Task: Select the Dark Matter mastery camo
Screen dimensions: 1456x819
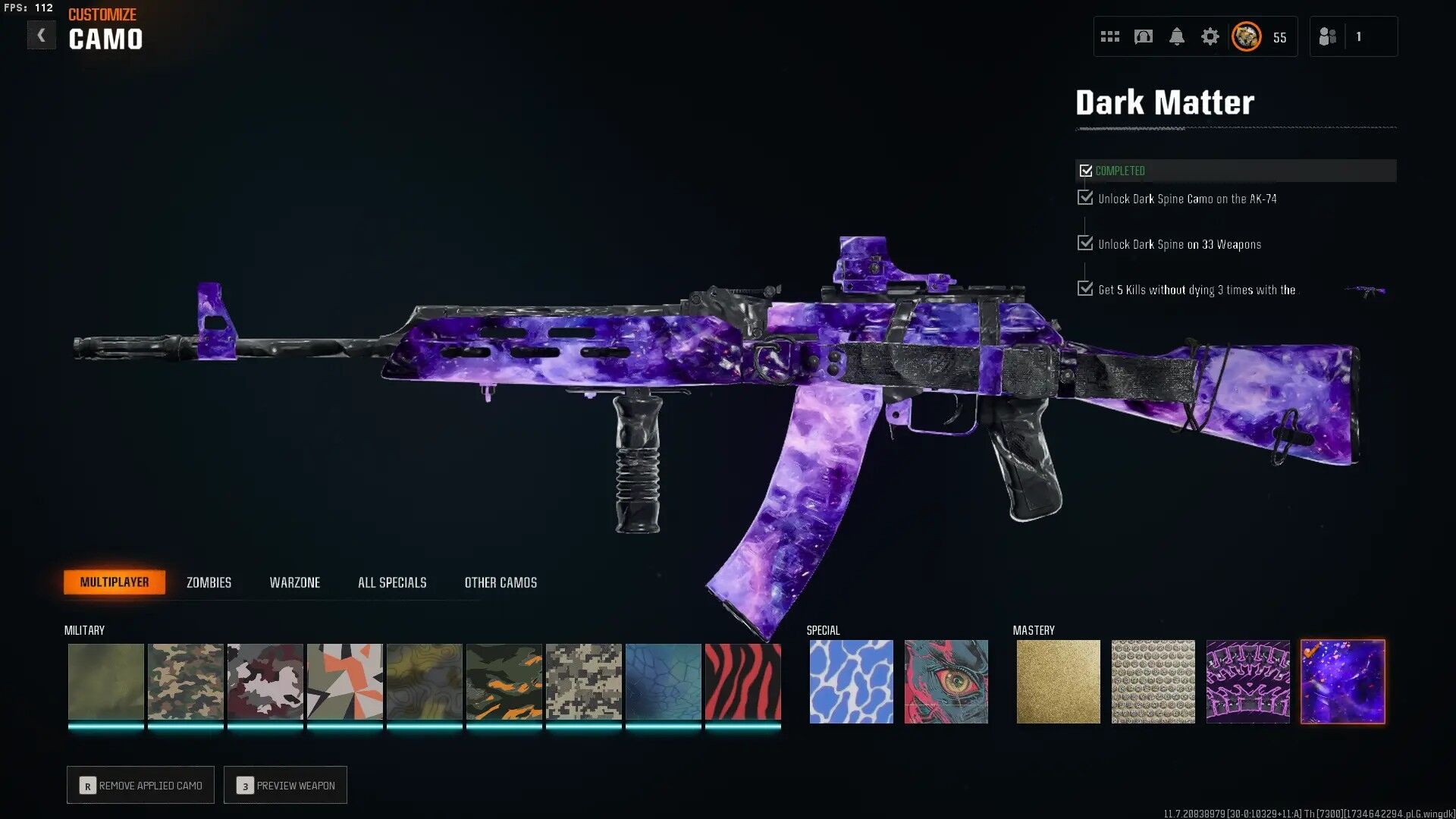Action: coord(1342,682)
